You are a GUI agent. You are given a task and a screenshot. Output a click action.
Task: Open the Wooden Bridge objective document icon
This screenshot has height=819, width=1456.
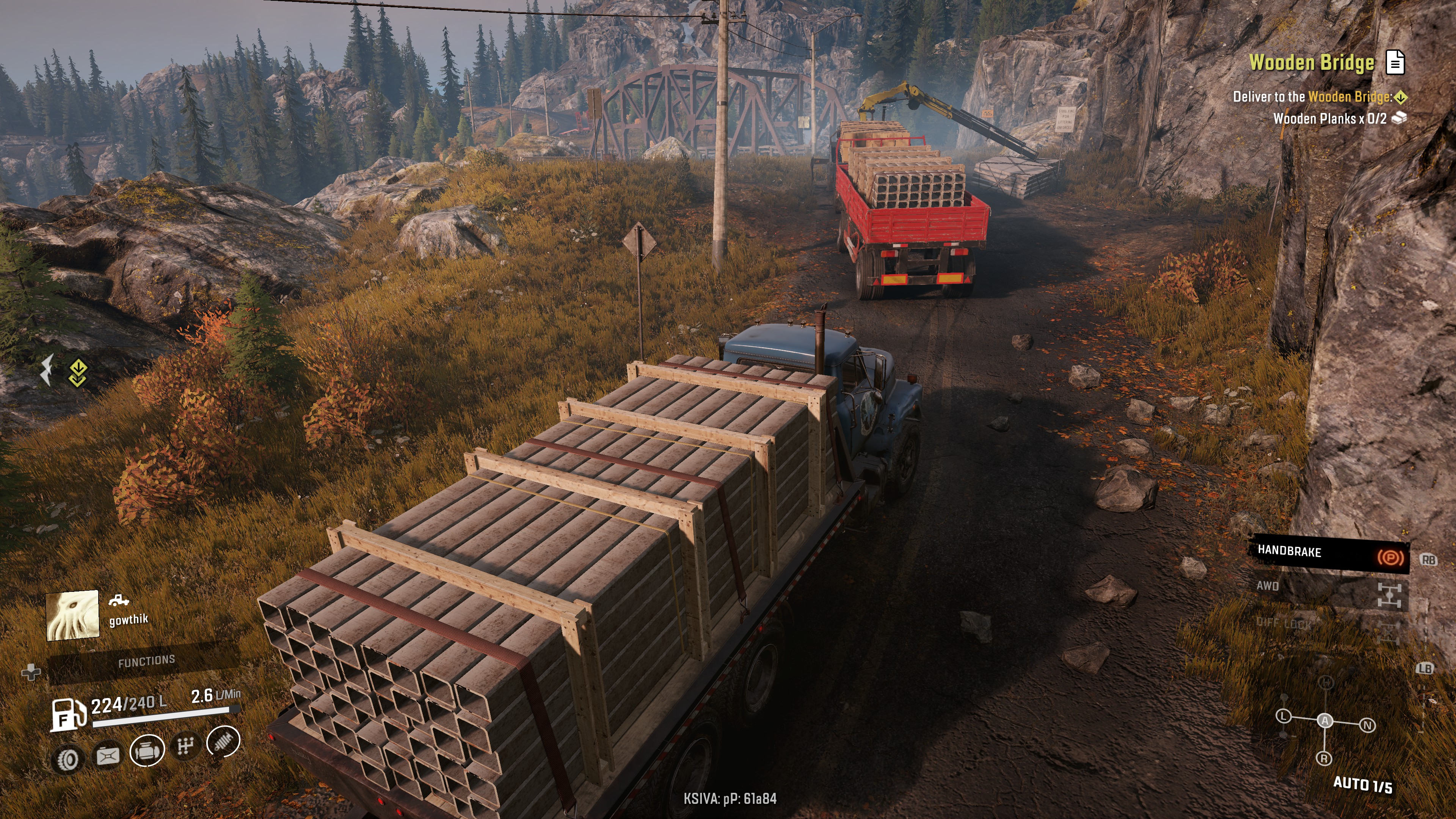coord(1395,62)
